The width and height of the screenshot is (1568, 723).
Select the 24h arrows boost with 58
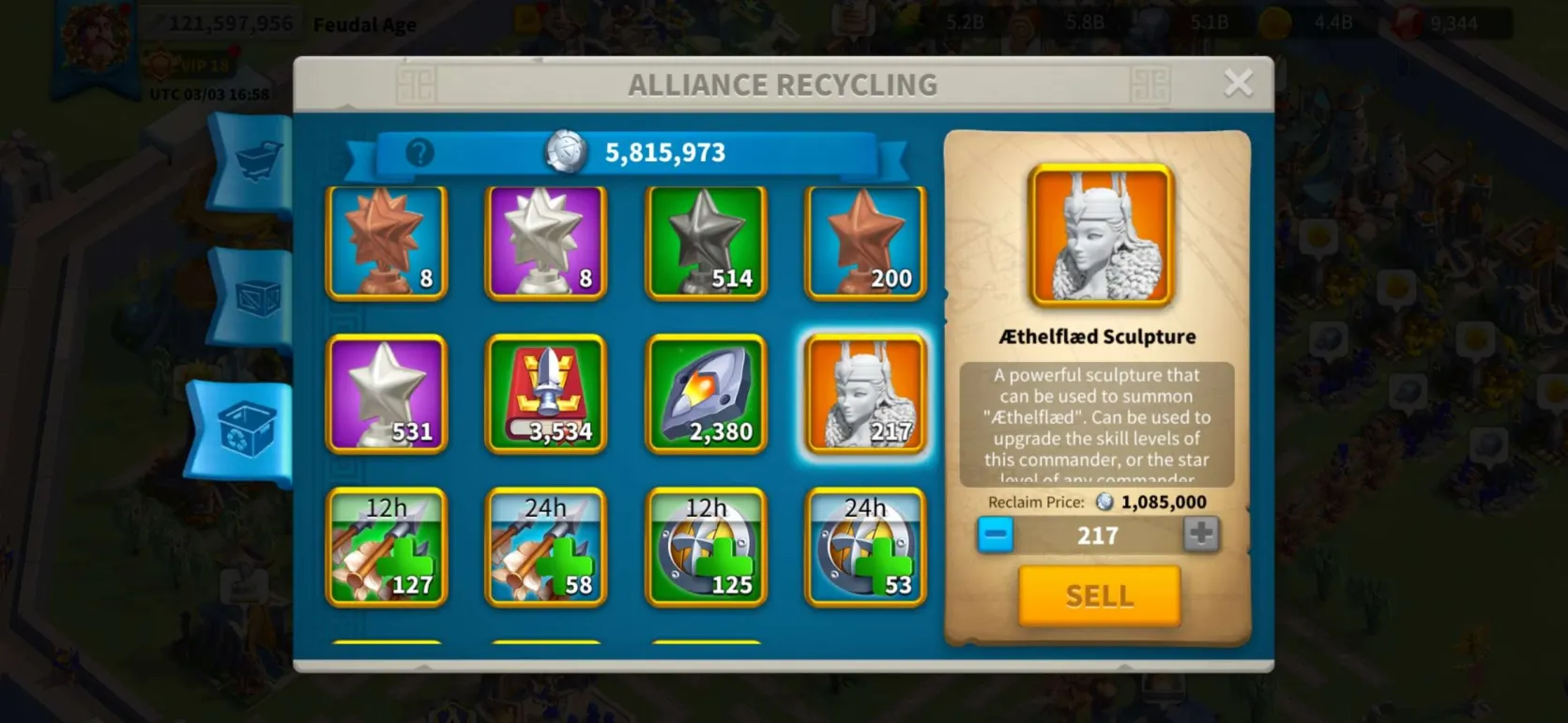tap(546, 548)
